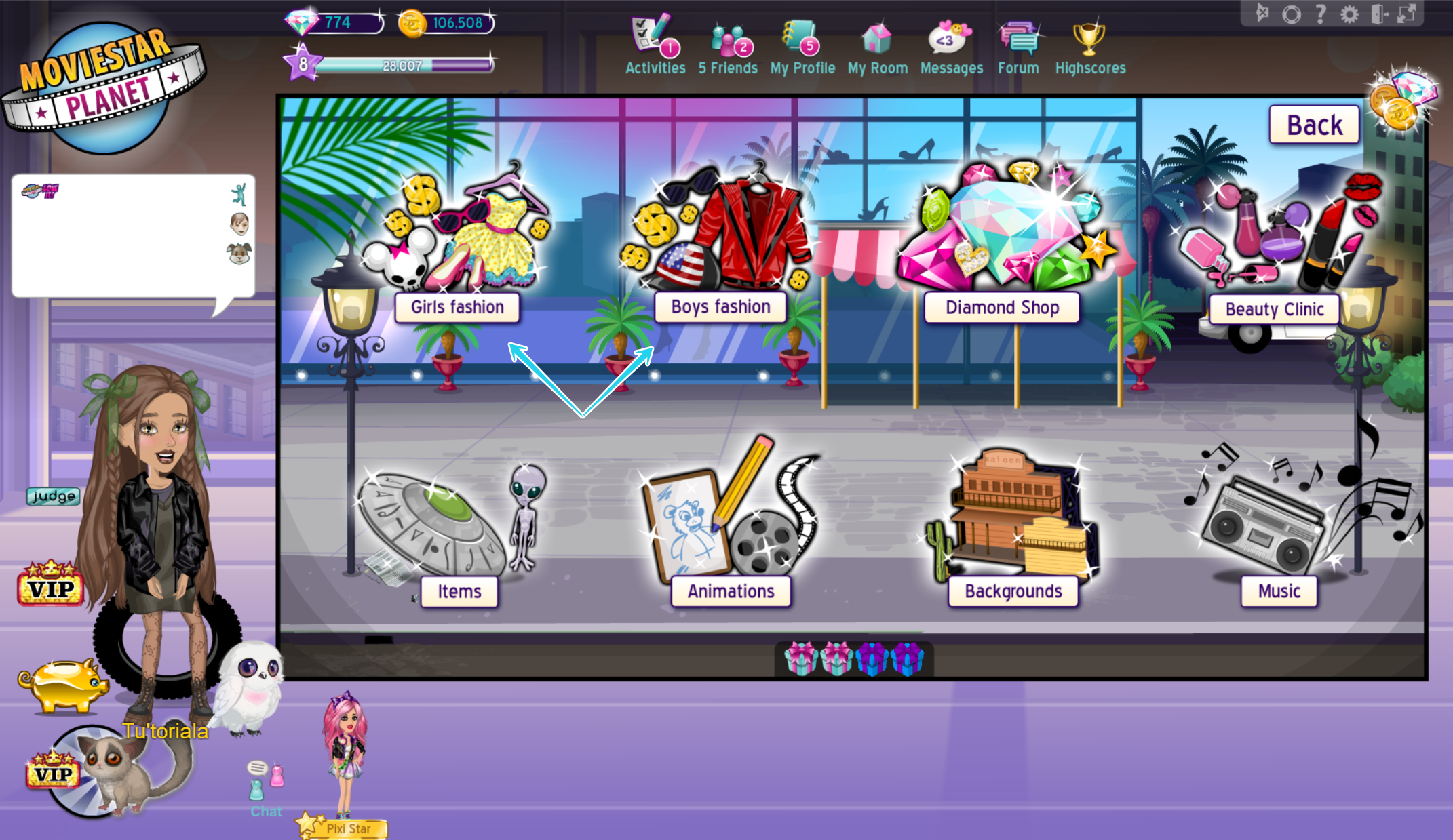Mute the game sound with speaker icon
The image size is (1453, 840).
(x=1262, y=12)
